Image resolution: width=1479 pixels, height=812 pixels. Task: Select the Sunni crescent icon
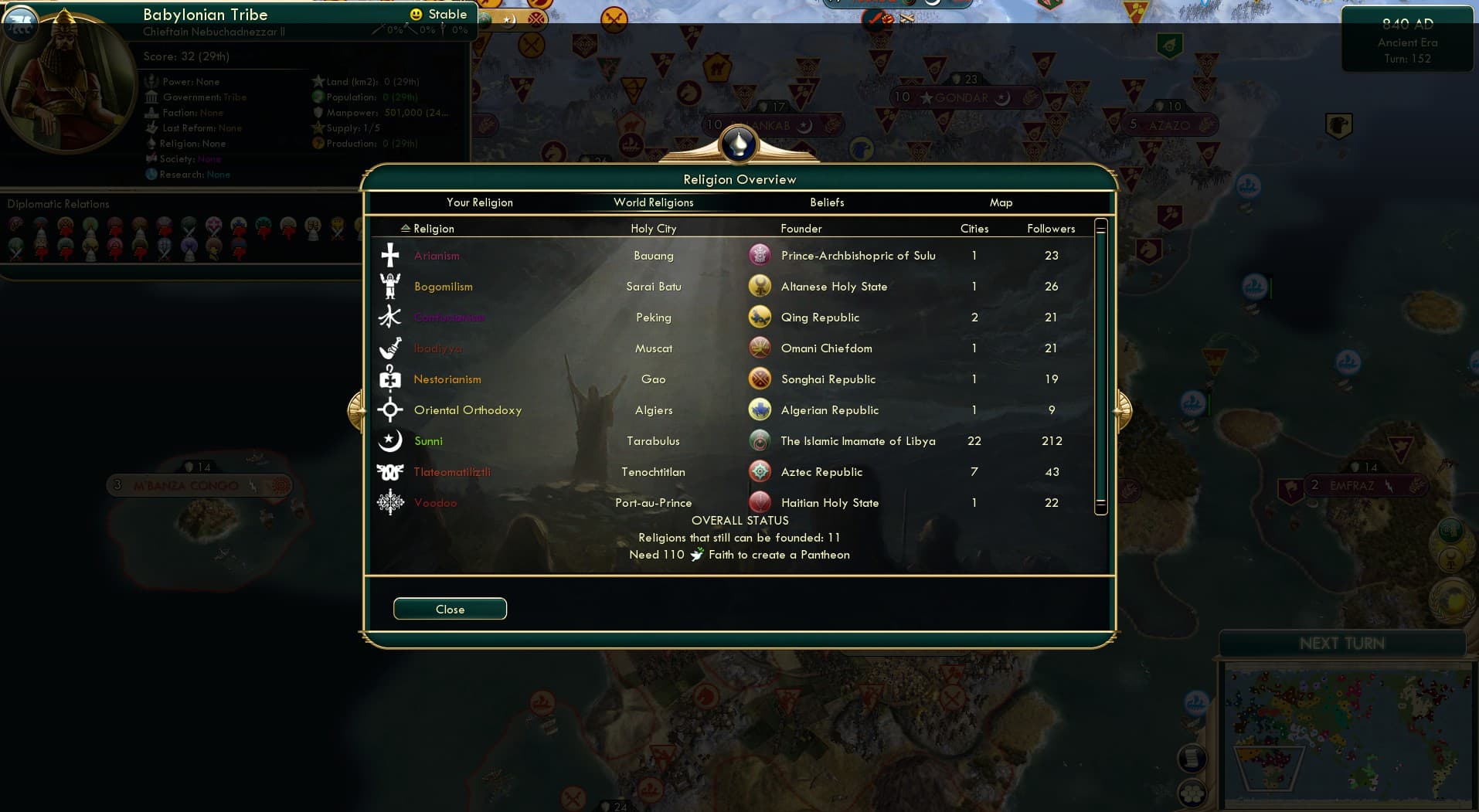pyautogui.click(x=389, y=440)
